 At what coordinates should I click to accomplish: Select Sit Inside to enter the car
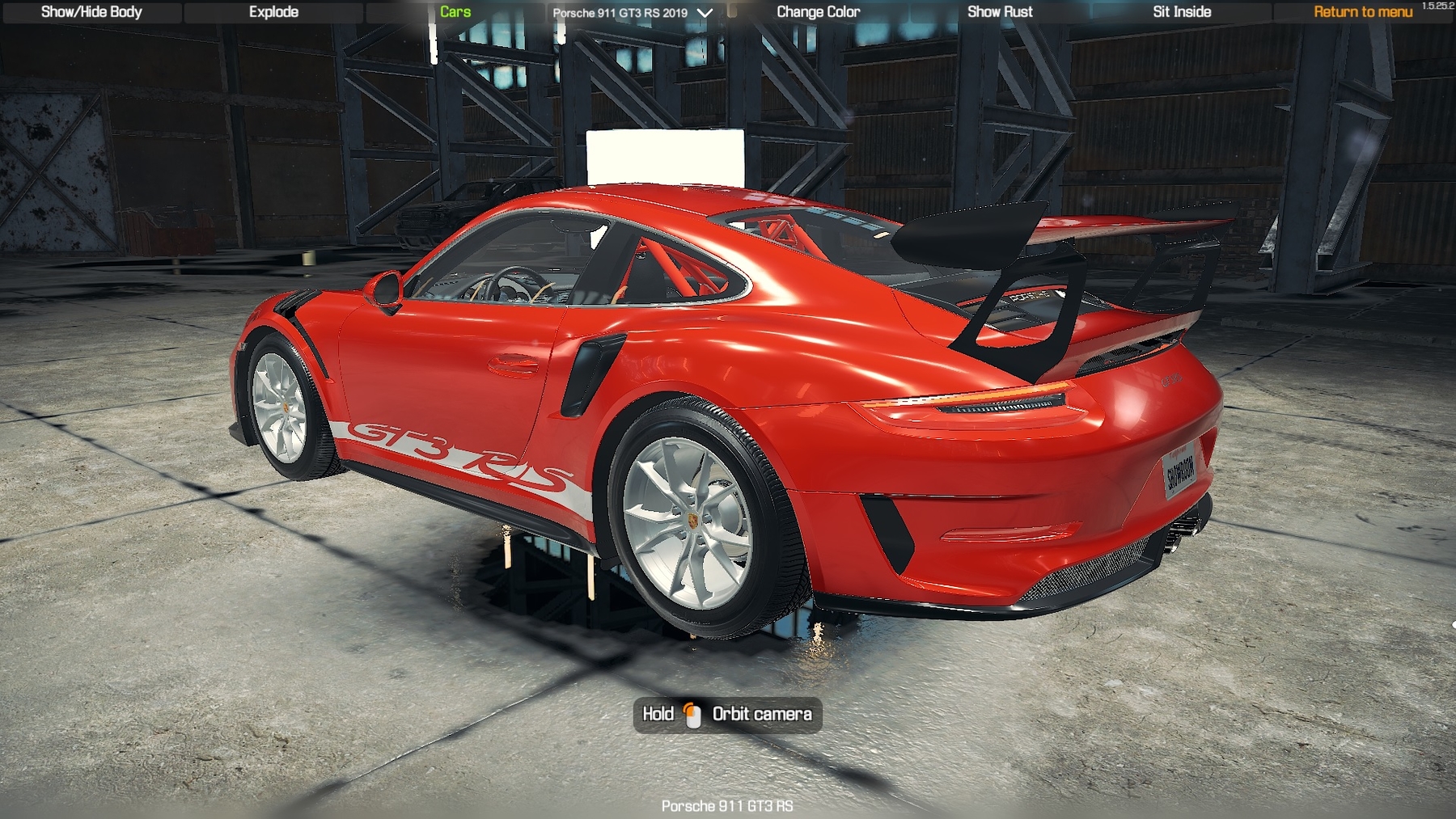pos(1181,12)
